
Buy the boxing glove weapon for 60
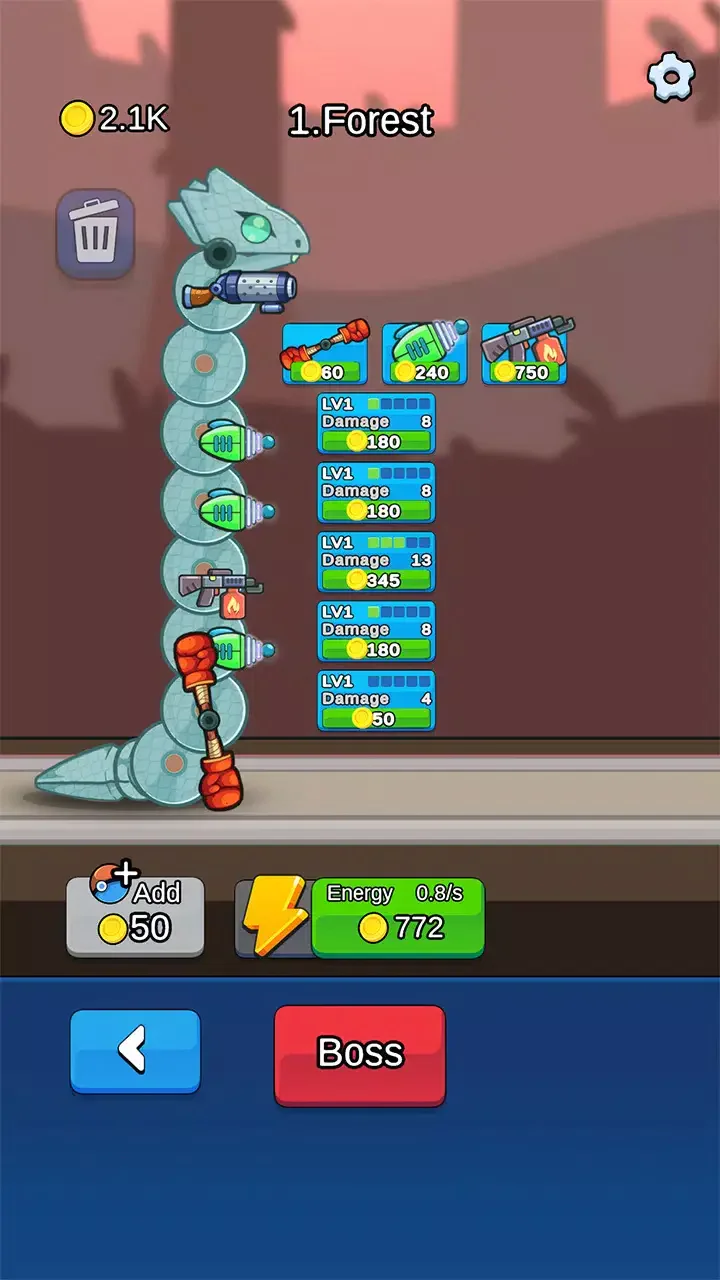point(325,354)
